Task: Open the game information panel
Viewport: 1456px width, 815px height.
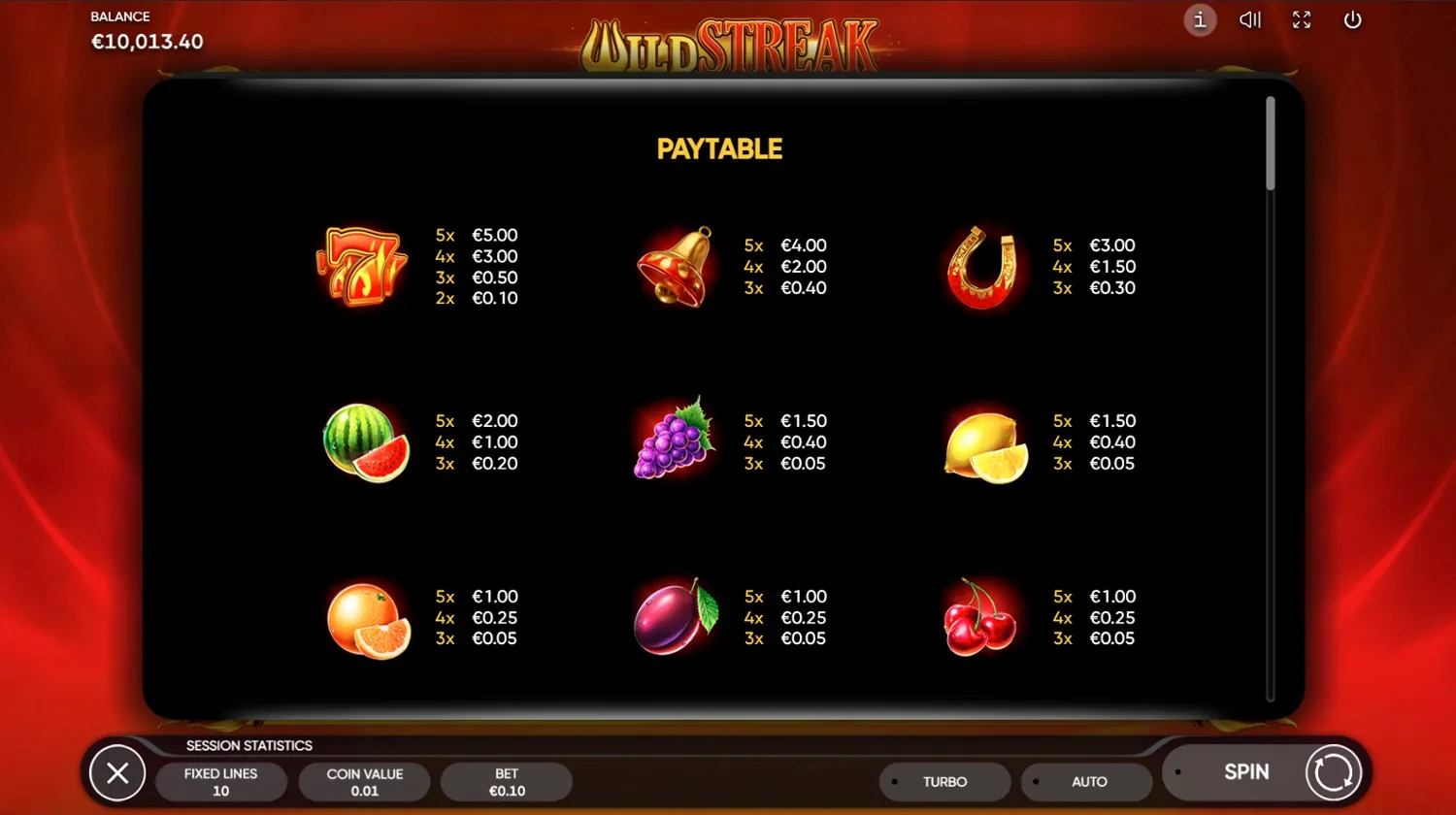Action: [1200, 20]
